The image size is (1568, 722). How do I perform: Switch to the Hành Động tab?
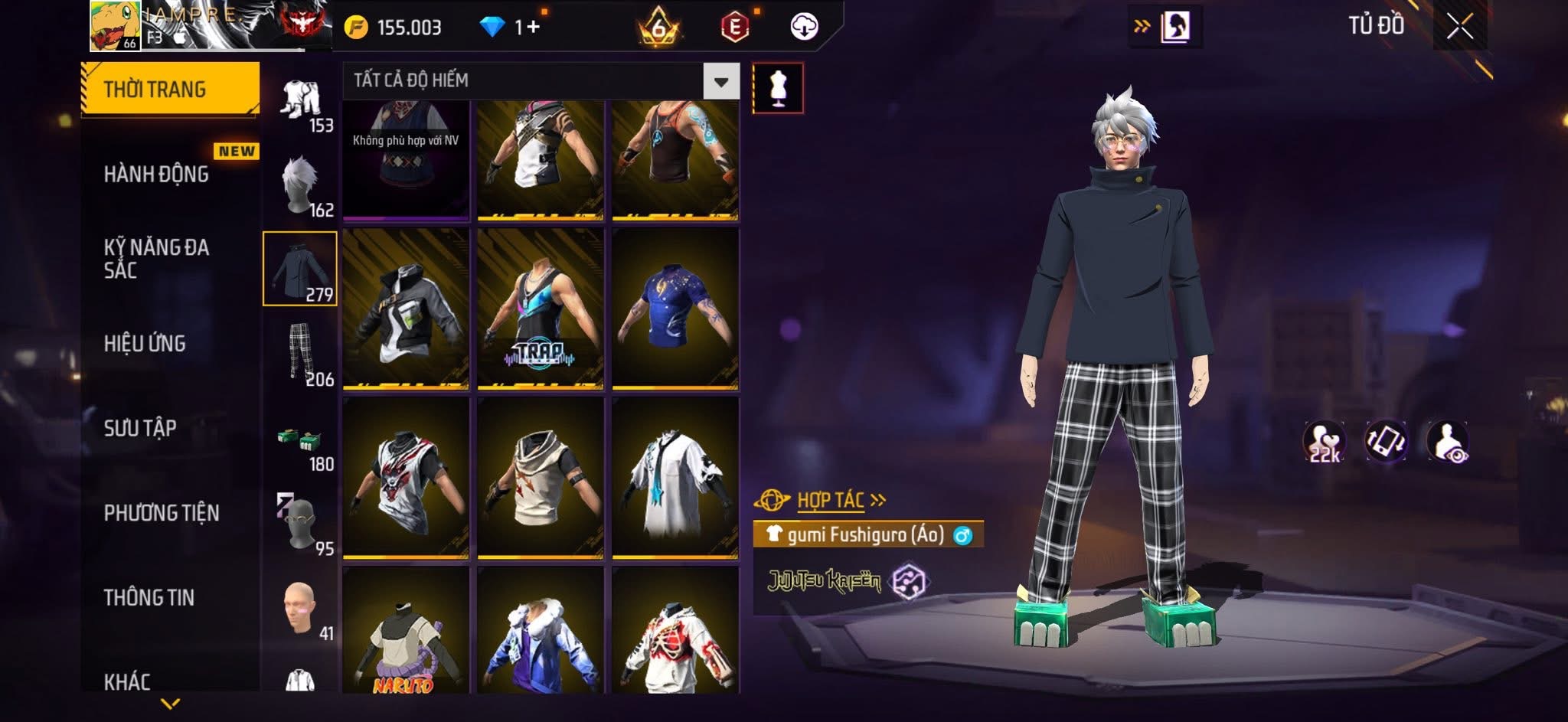click(x=157, y=175)
